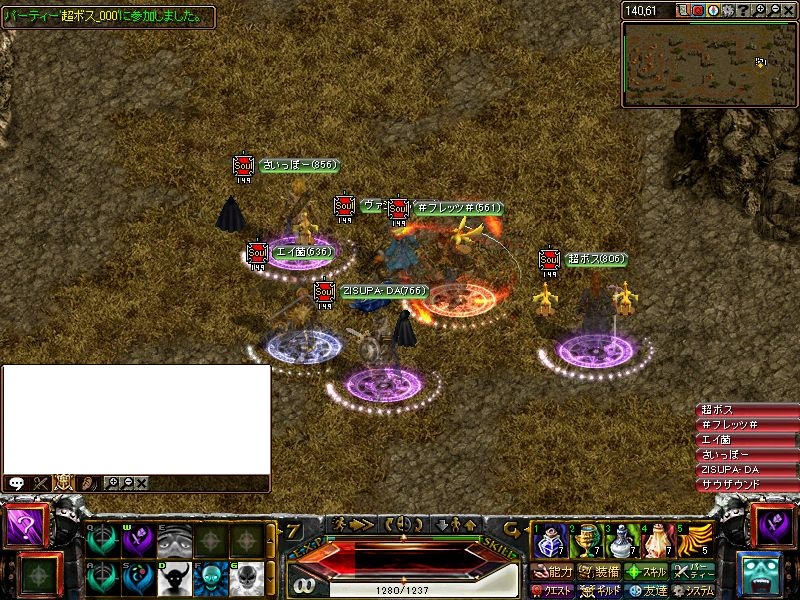Open the 能力 (abilities) menu

553,572
